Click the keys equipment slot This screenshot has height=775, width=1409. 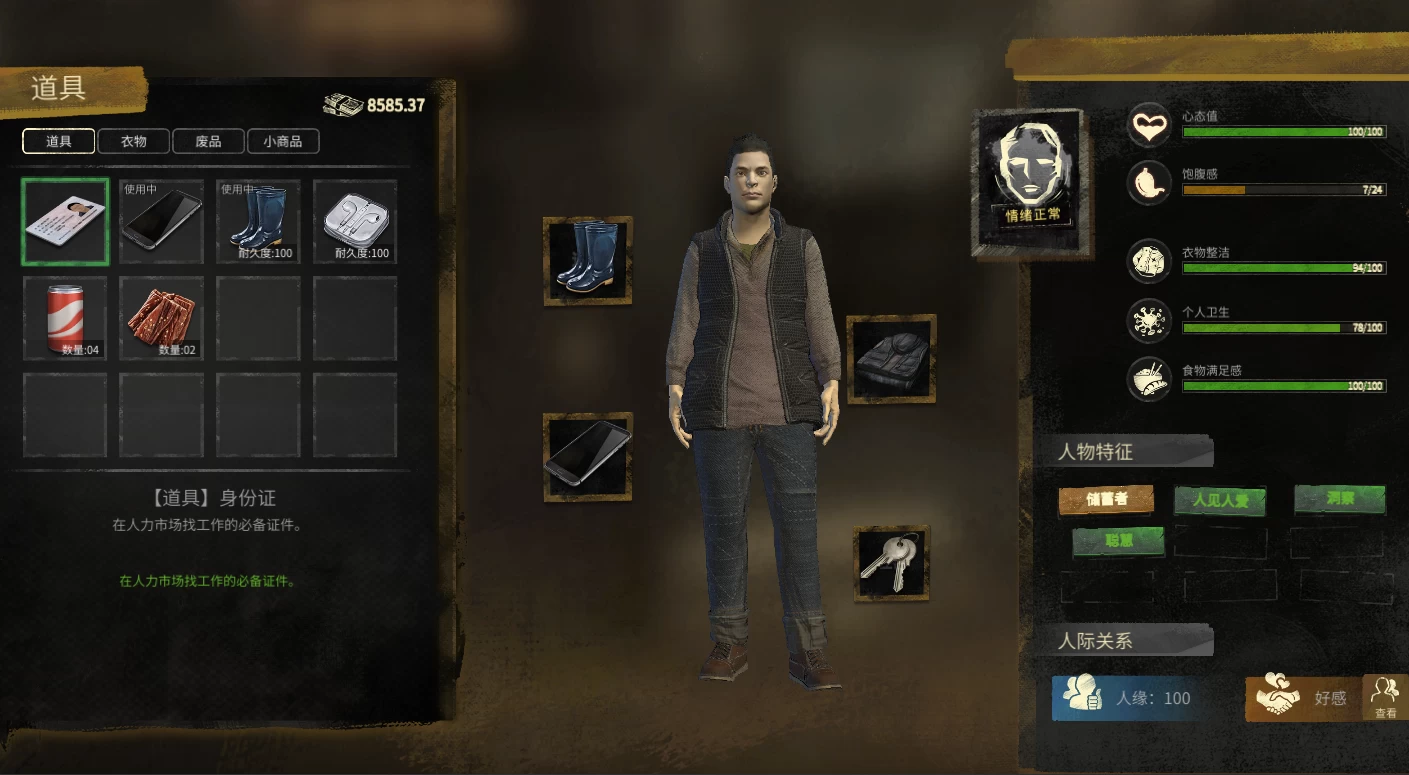click(892, 563)
